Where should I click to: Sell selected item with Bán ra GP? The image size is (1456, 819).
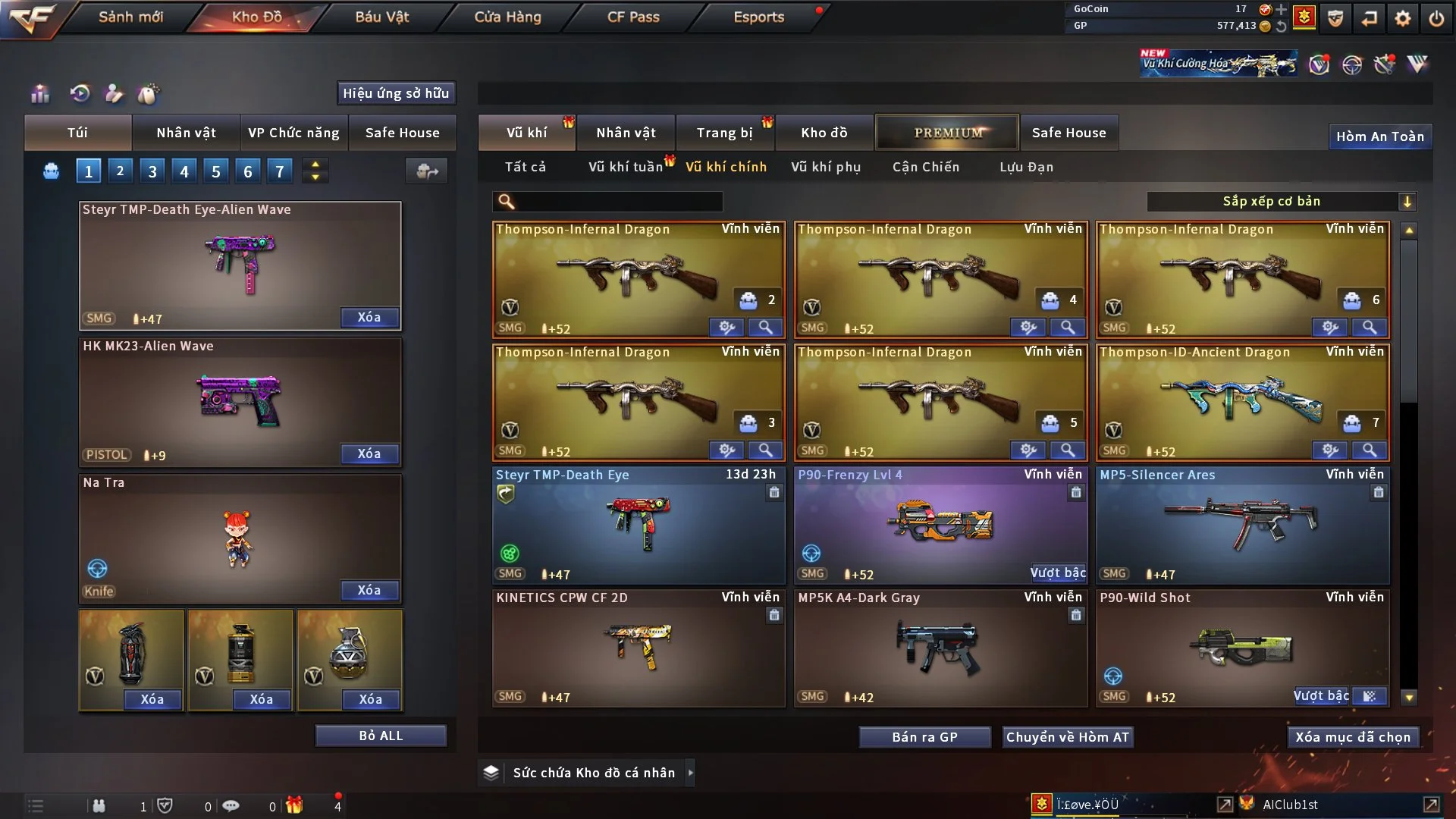click(x=924, y=737)
